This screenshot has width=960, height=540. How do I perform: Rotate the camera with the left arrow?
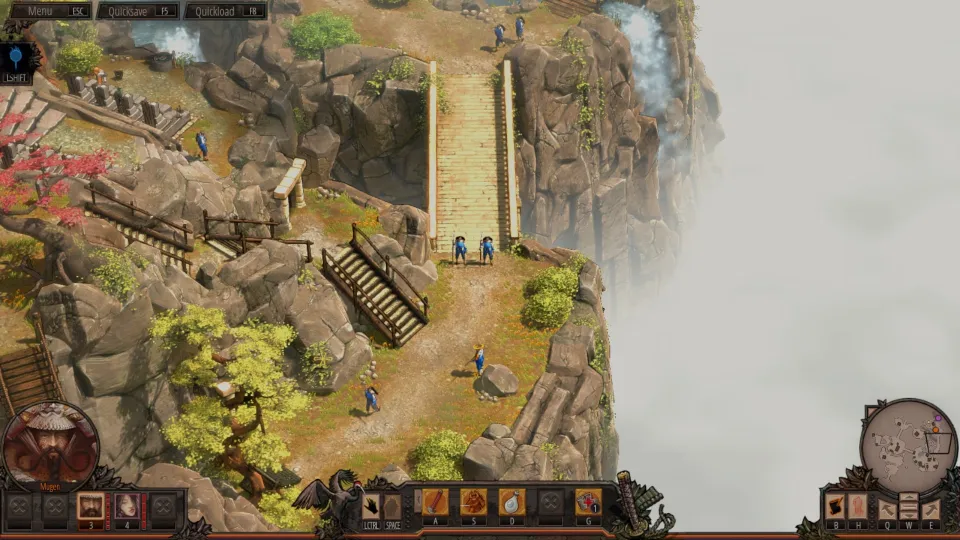click(887, 509)
